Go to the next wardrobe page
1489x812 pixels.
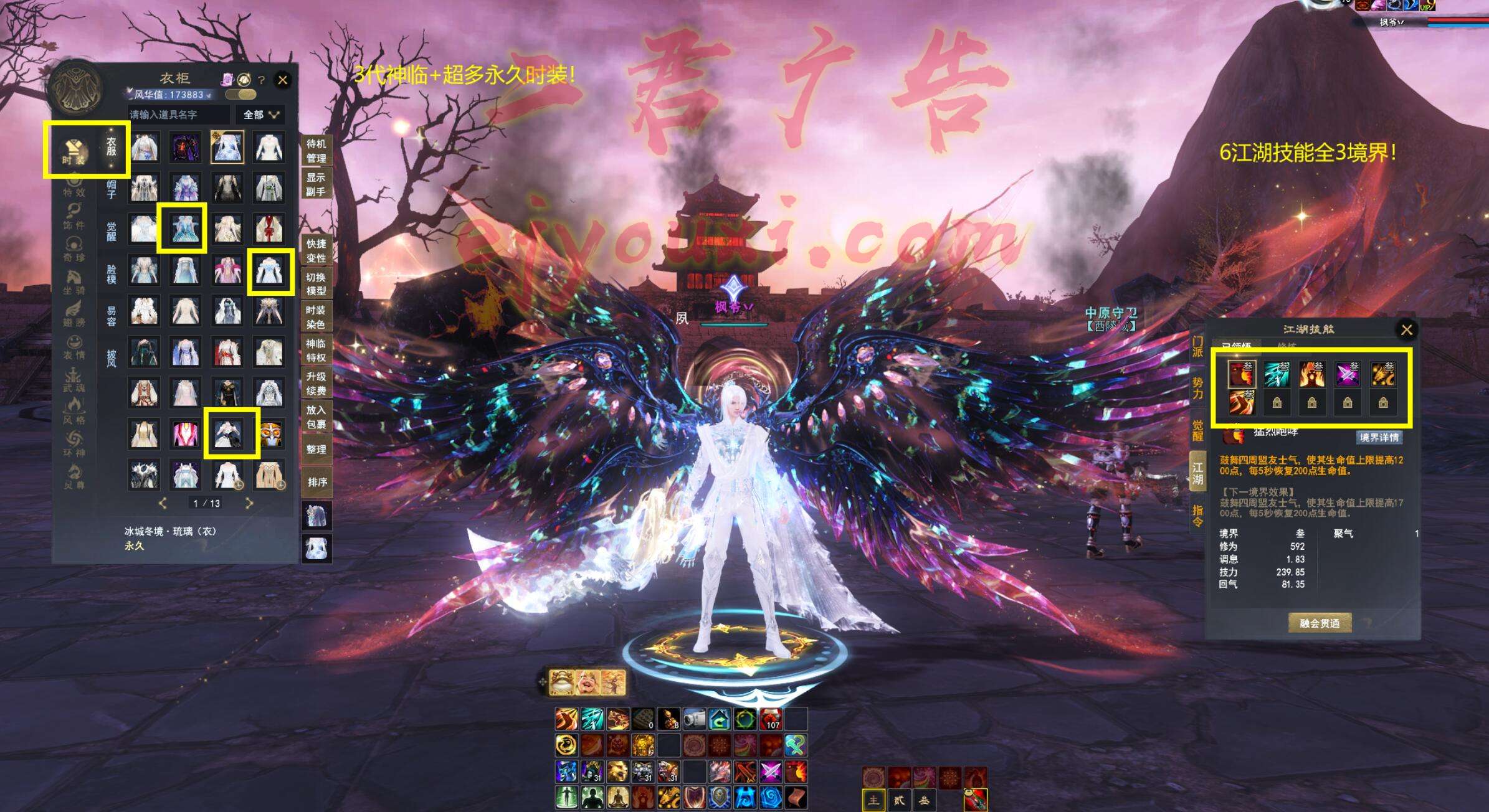[x=249, y=503]
